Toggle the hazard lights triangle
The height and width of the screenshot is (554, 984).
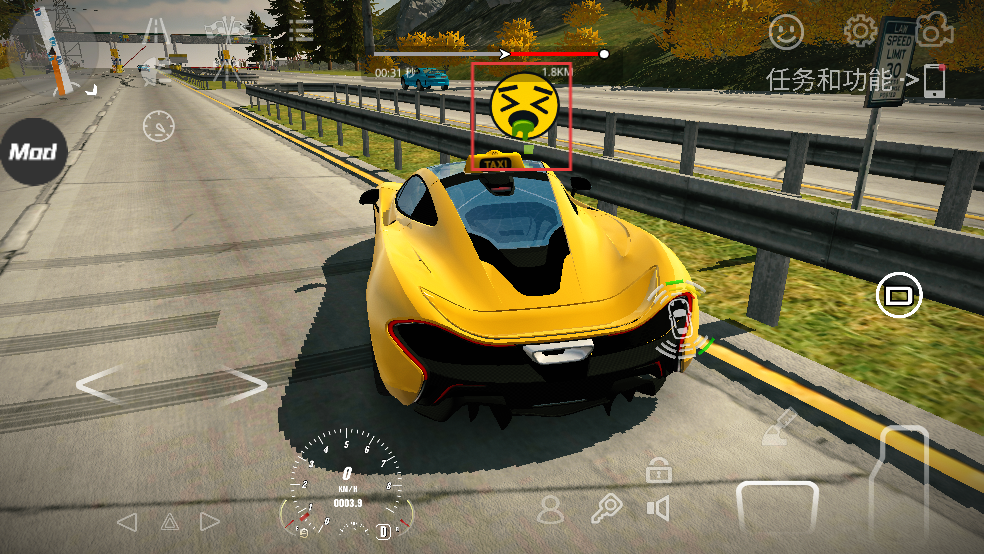tap(169, 522)
